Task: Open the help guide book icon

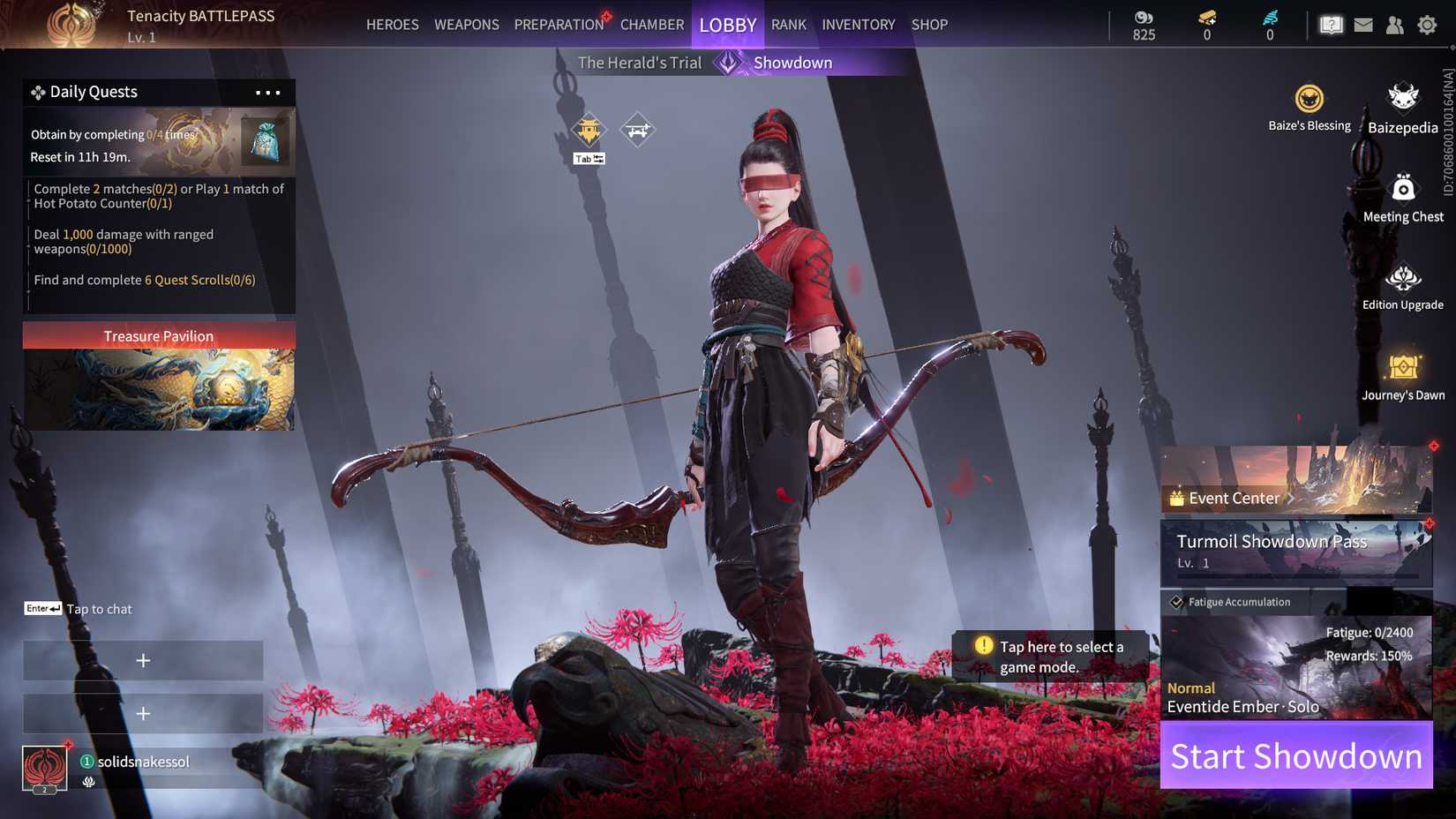Action: [x=1331, y=24]
